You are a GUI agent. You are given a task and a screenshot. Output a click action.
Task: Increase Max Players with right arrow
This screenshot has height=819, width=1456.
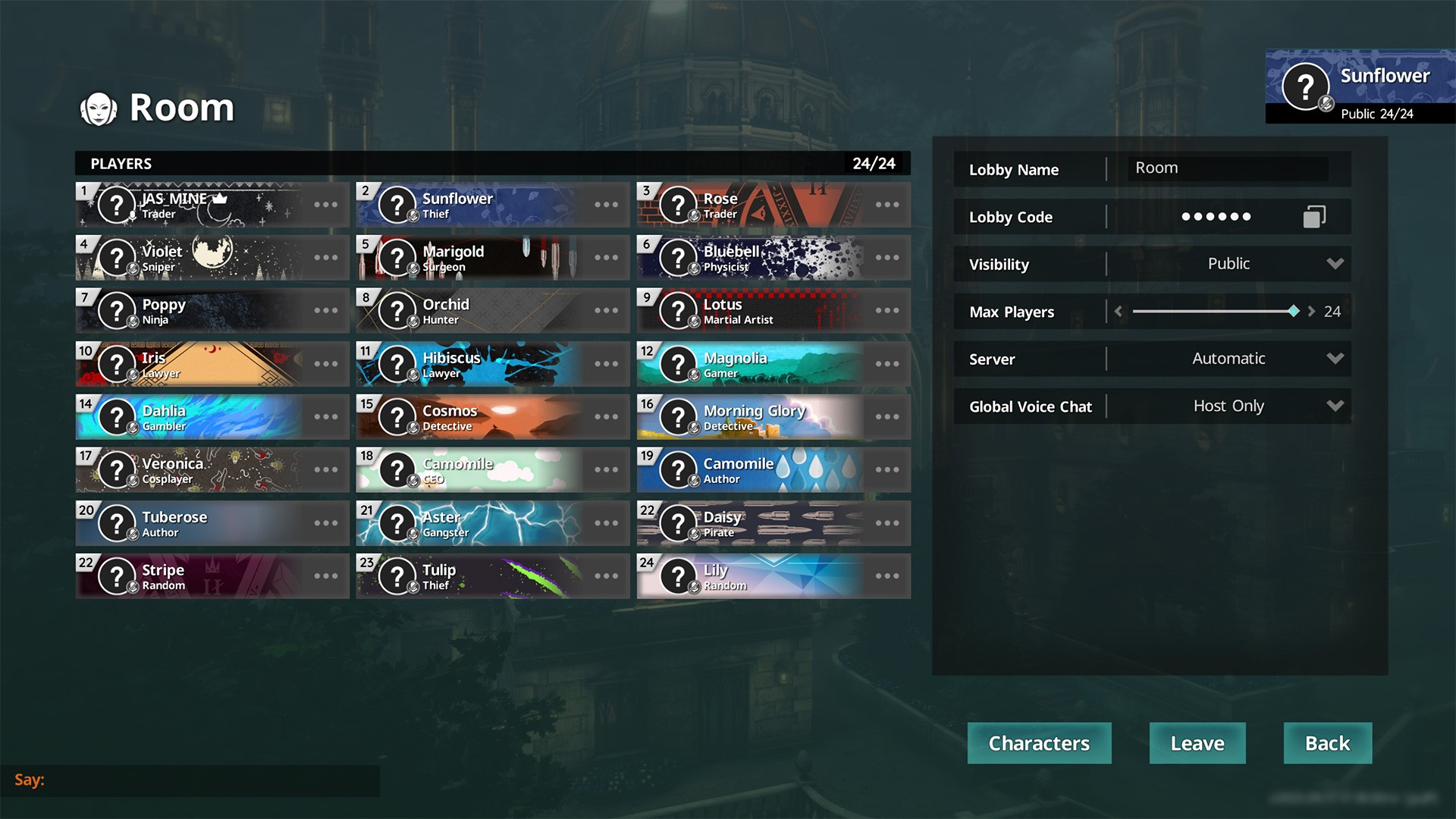(1311, 312)
